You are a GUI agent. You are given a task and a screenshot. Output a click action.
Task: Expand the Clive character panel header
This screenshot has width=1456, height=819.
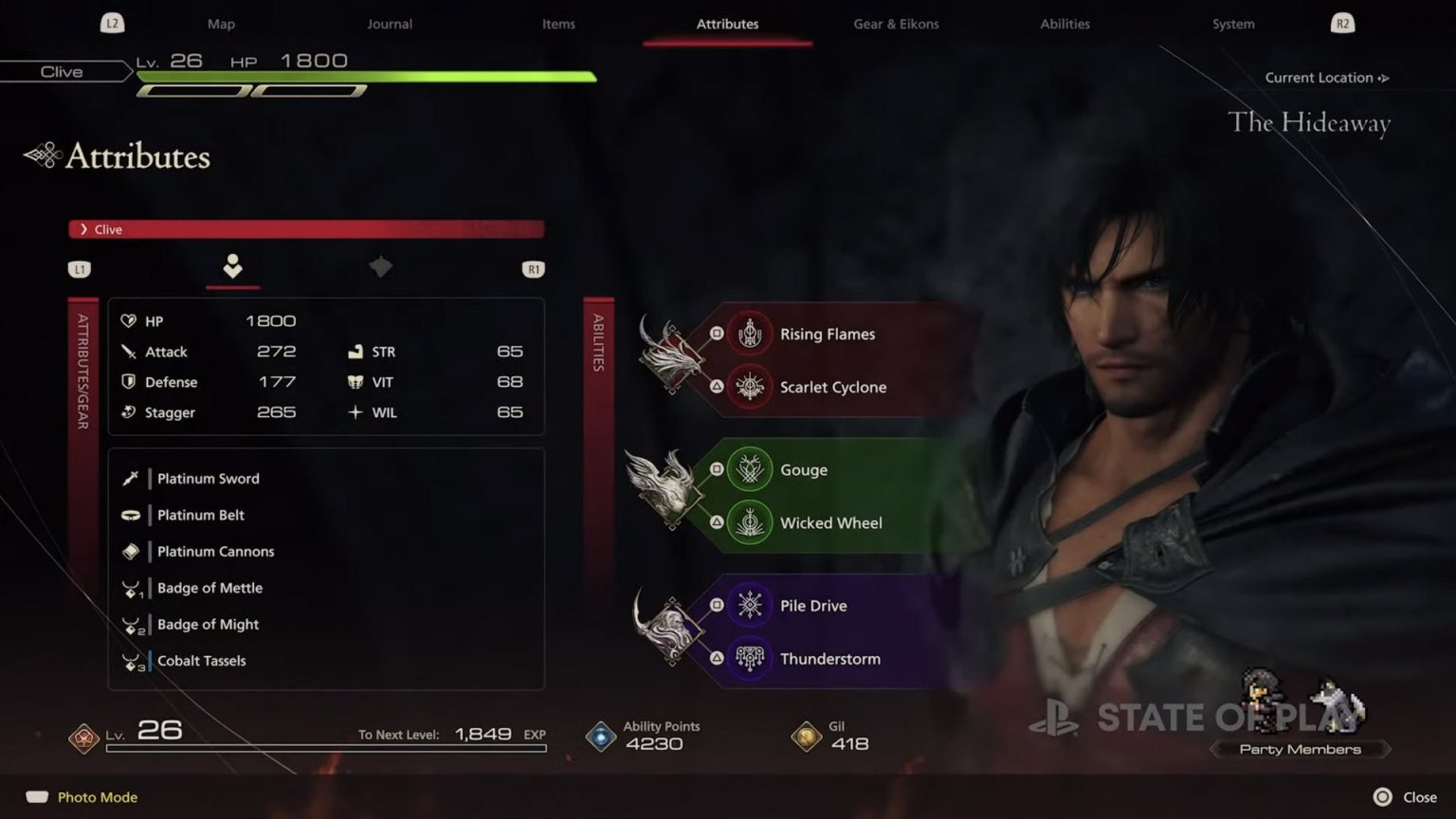pos(305,228)
